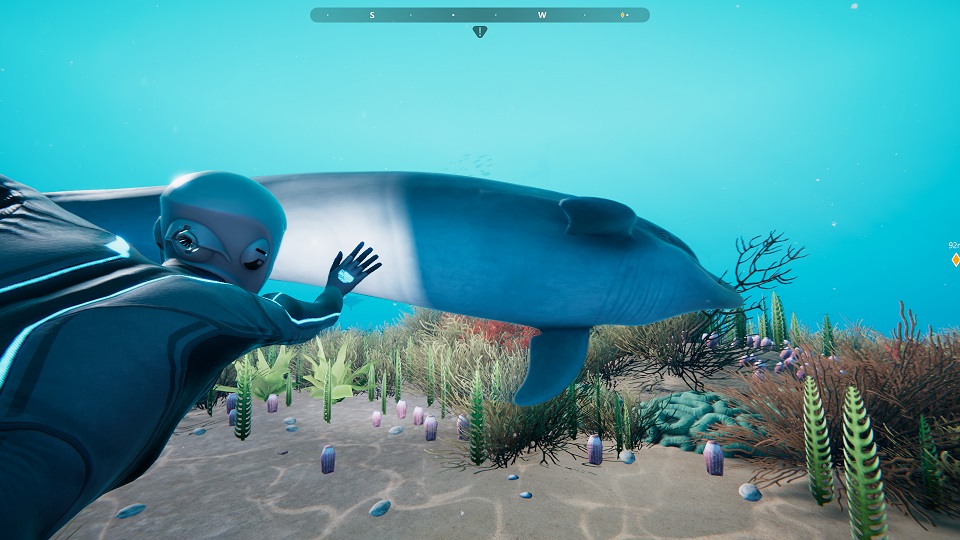Select the yellow objective marker on the compass
960x540 pixels.
622,15
